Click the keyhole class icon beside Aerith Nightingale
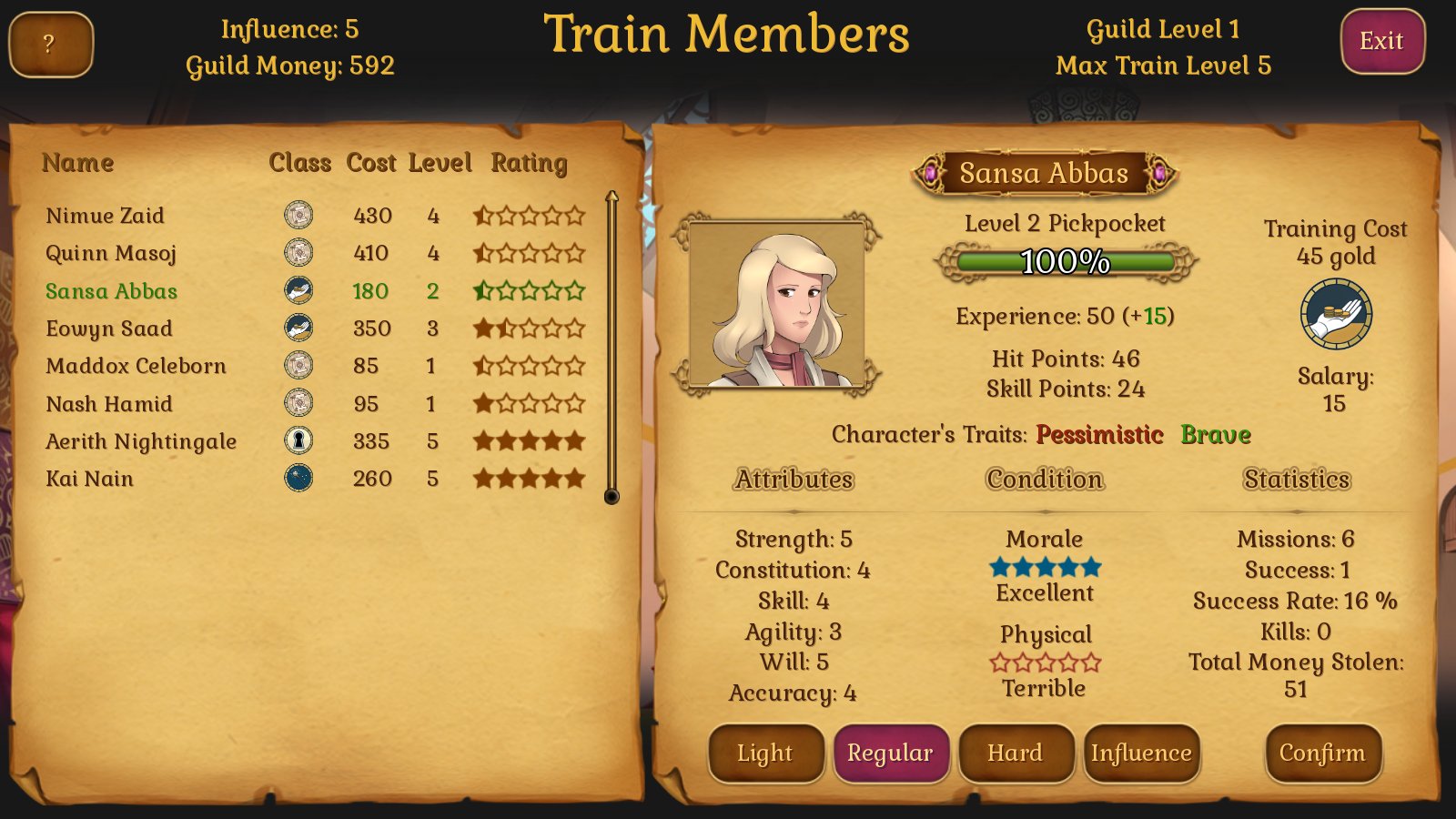 (x=300, y=440)
